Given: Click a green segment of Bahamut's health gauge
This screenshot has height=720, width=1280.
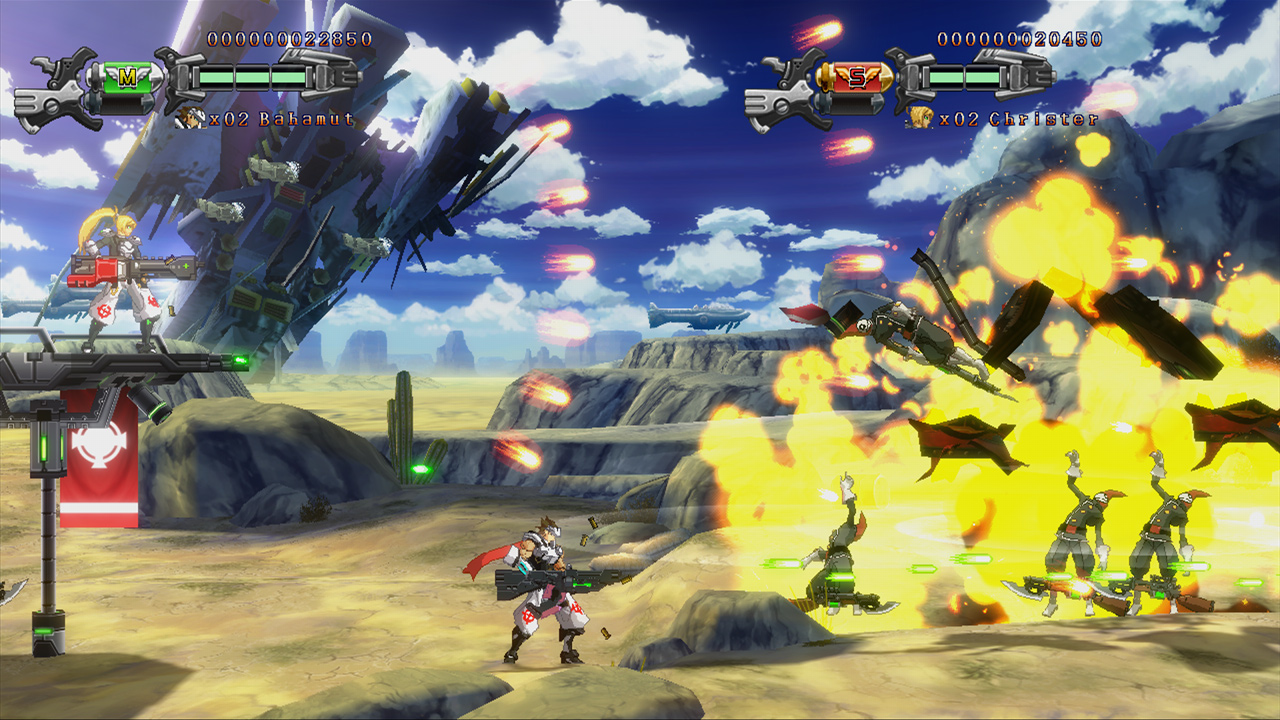Looking at the screenshot, I should [x=215, y=77].
